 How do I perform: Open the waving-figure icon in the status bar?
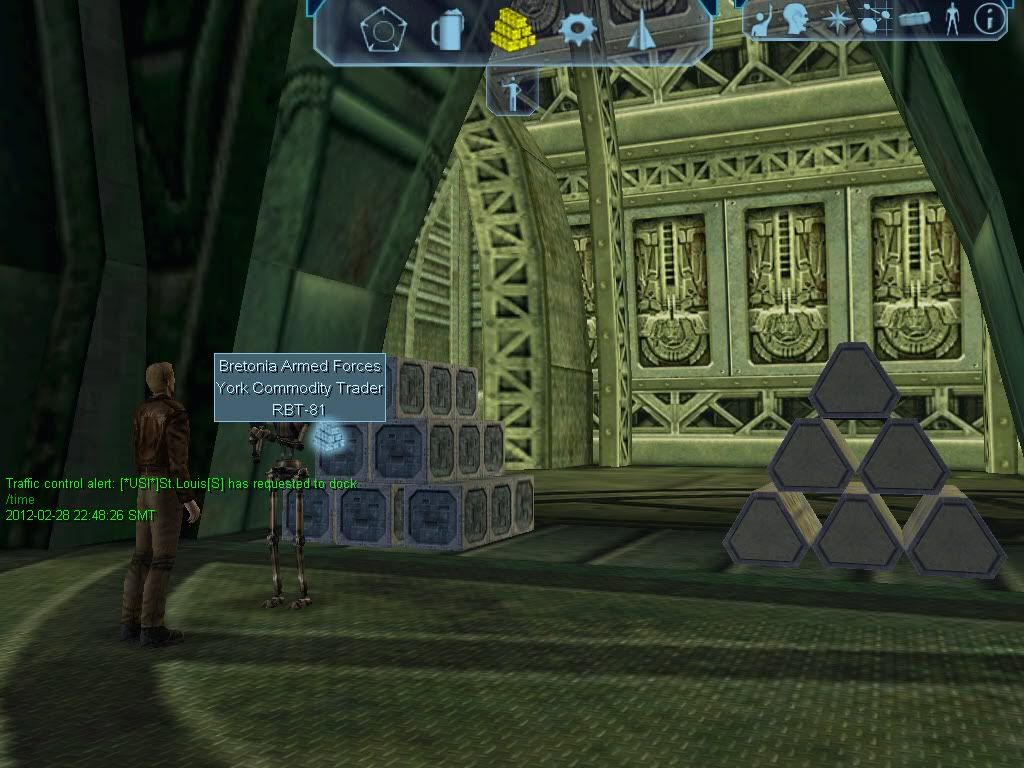(x=762, y=20)
